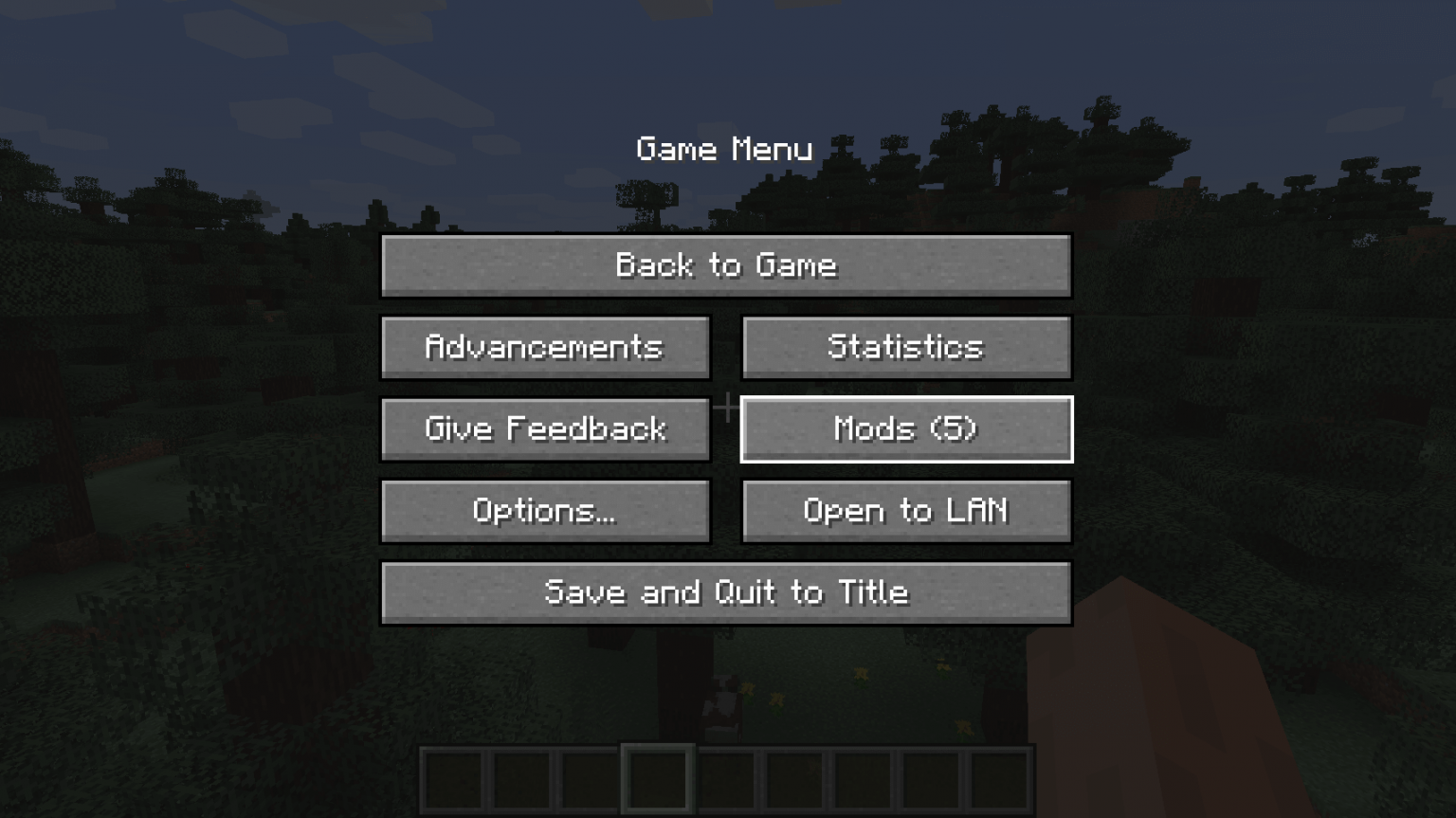
Task: Click the Game Menu title text
Action: (726, 149)
